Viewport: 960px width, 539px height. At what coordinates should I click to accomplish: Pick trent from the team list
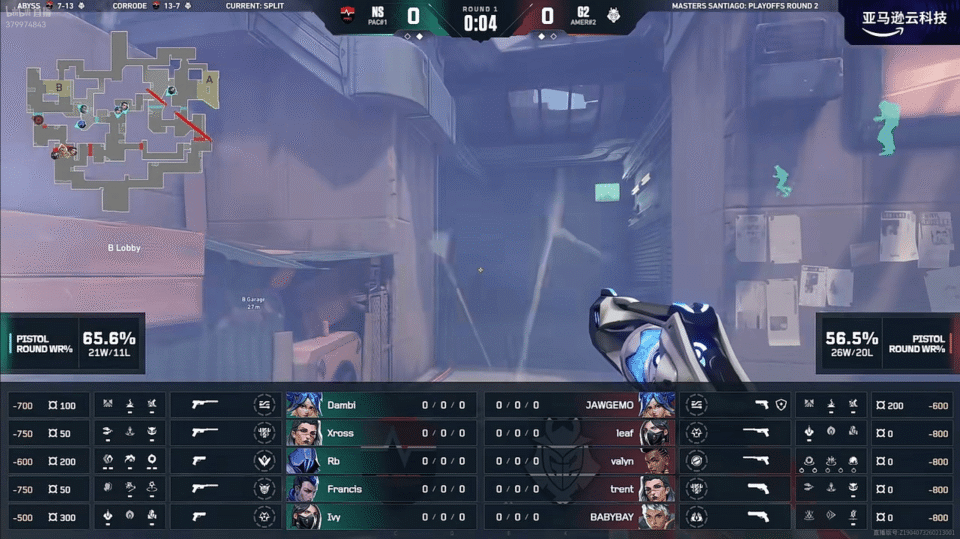click(580, 489)
